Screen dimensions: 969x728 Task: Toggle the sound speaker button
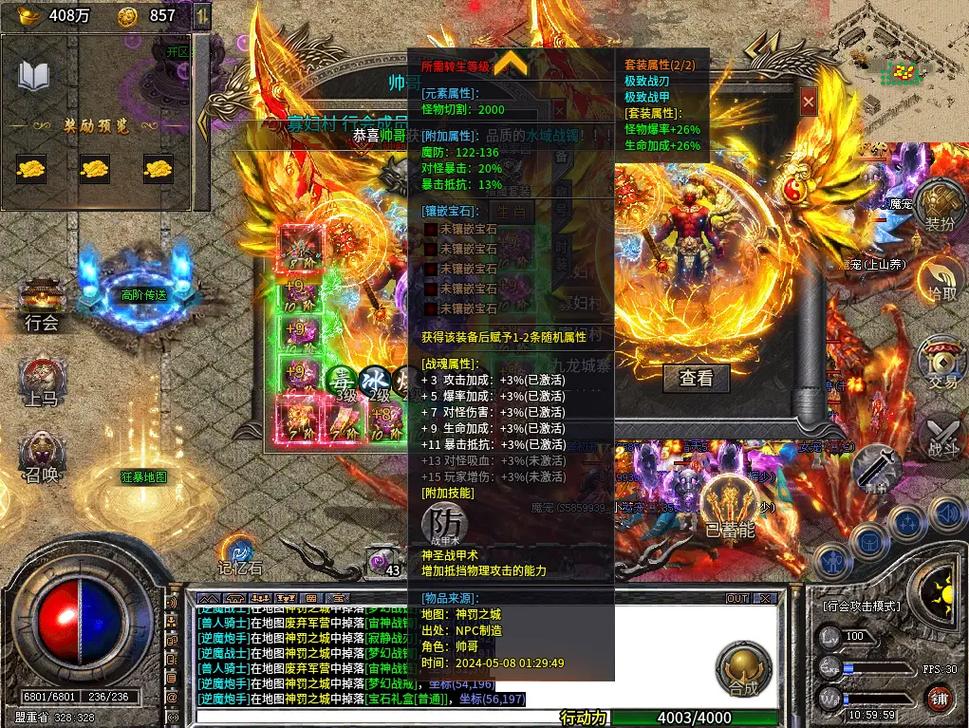tap(944, 514)
